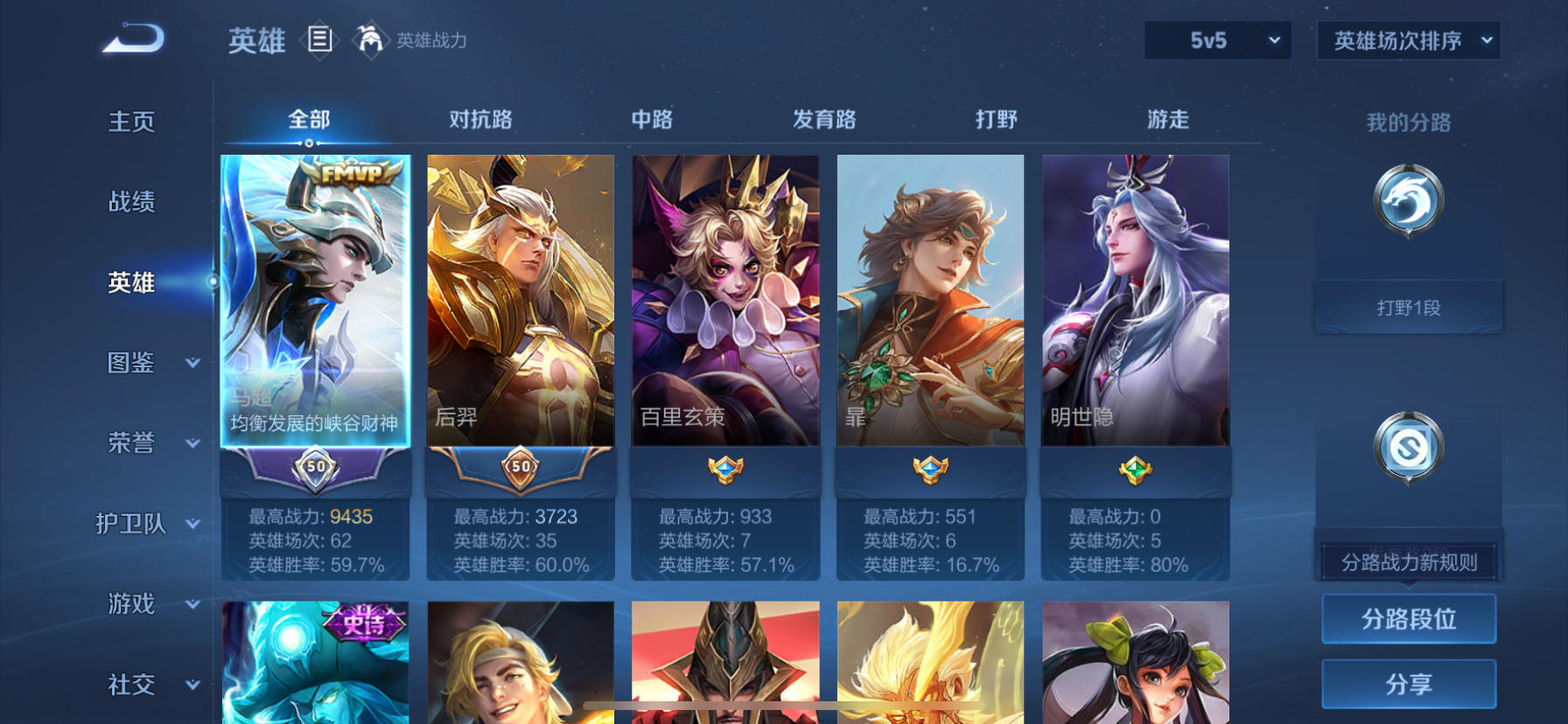Open Ming Shiyin's hero card thumbnail
Screen dimensions: 1568x724
pyautogui.click(x=1135, y=297)
